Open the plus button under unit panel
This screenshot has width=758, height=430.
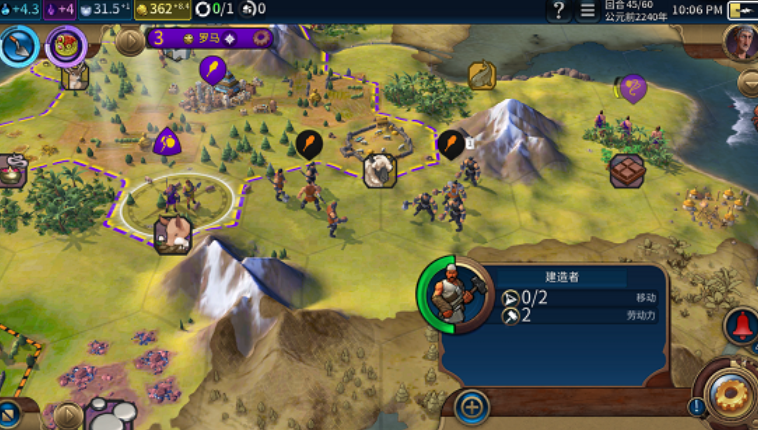coord(471,407)
